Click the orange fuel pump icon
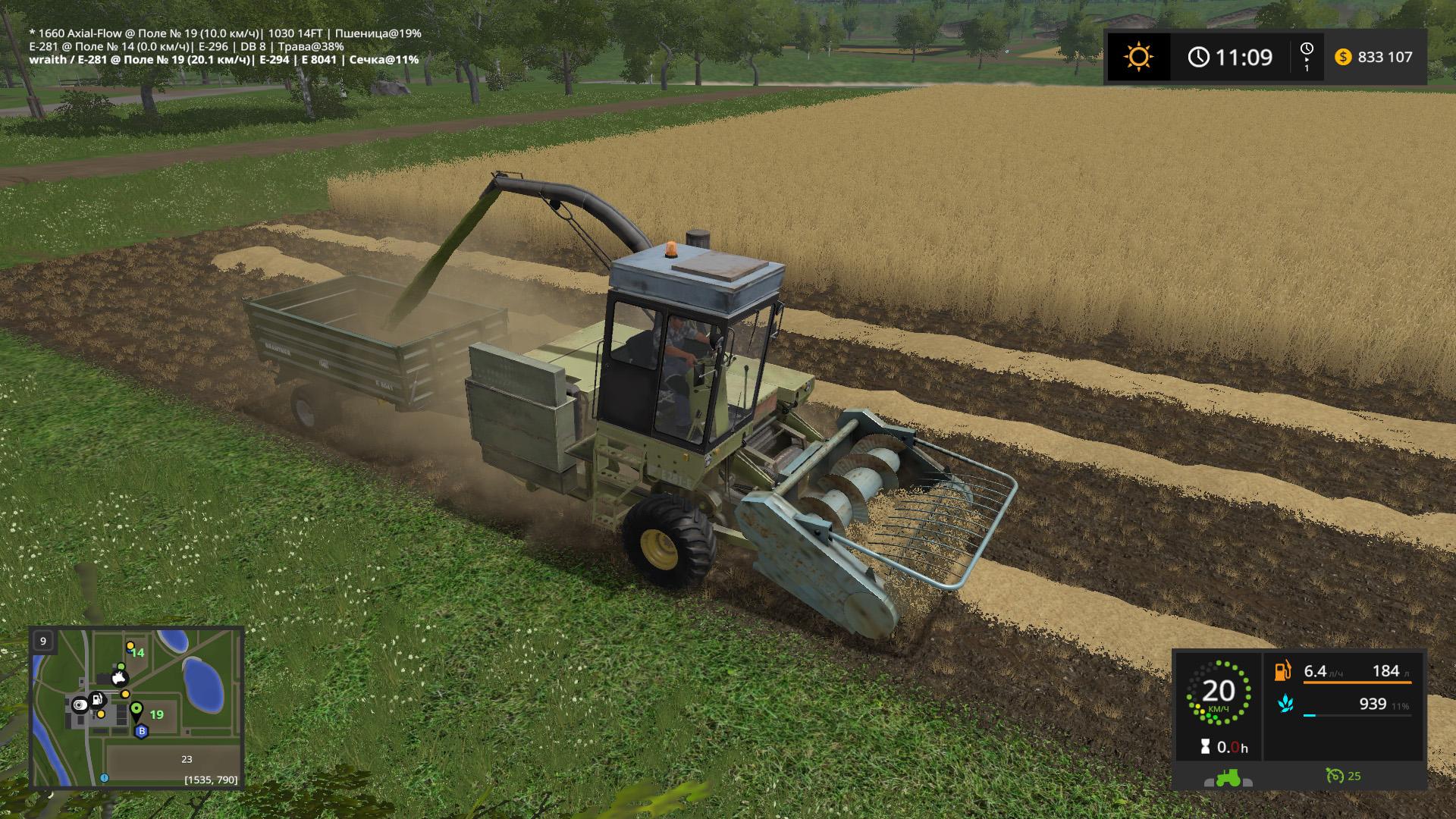This screenshot has width=1456, height=819. (x=1283, y=671)
